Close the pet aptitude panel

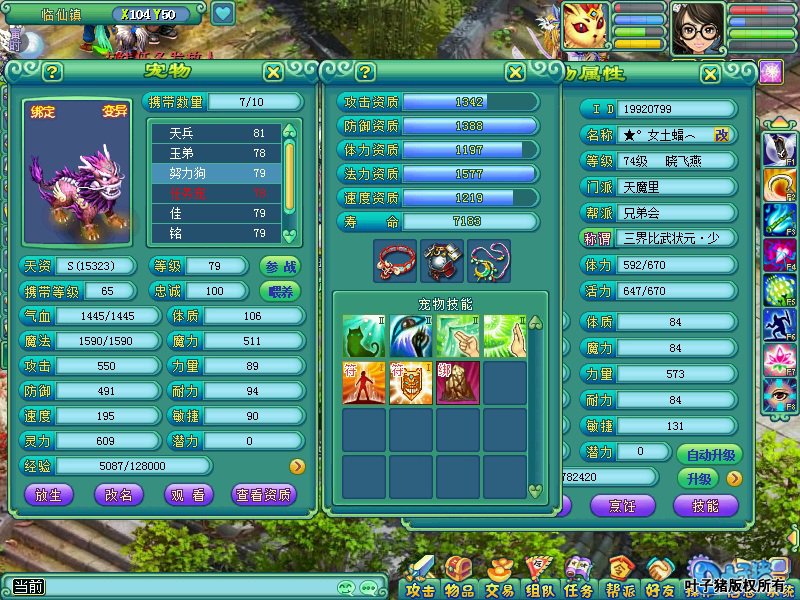coord(515,72)
